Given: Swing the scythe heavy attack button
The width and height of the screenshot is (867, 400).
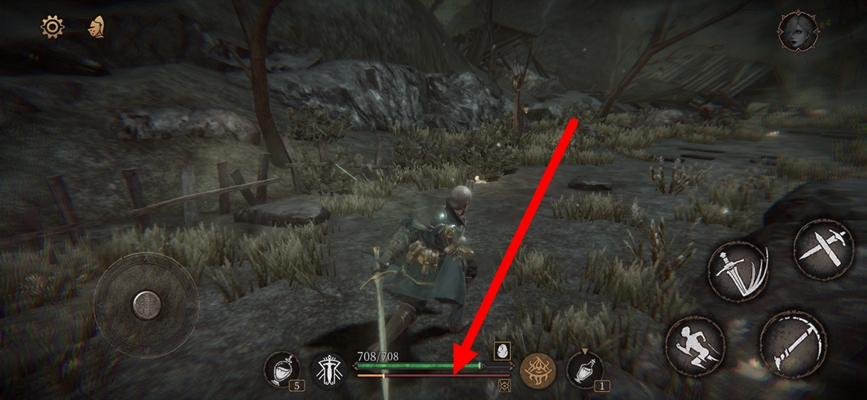Looking at the screenshot, I should pos(793,344).
